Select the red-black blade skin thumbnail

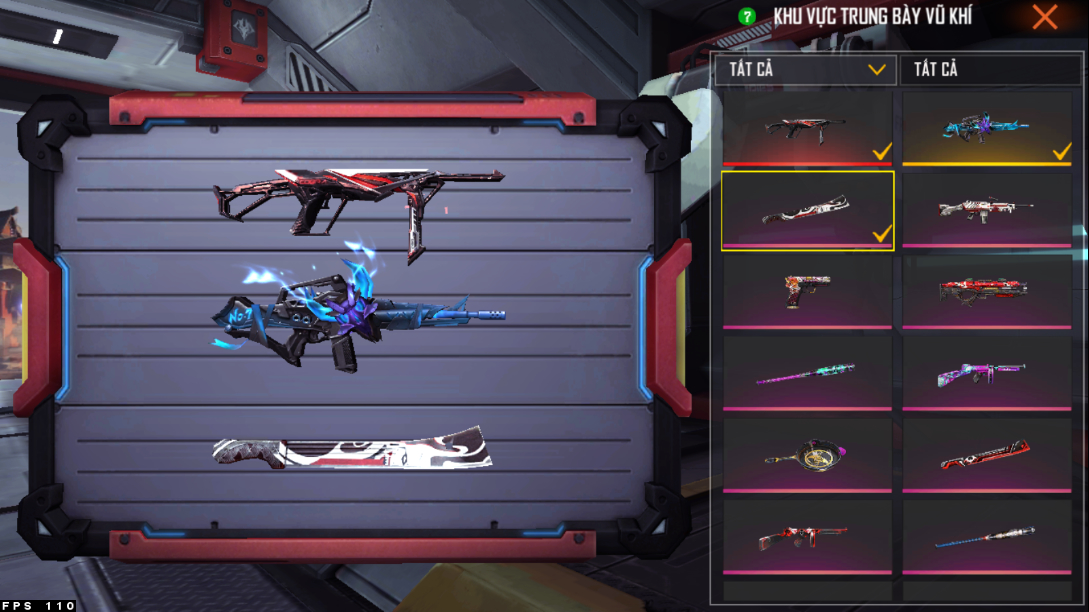[986, 455]
